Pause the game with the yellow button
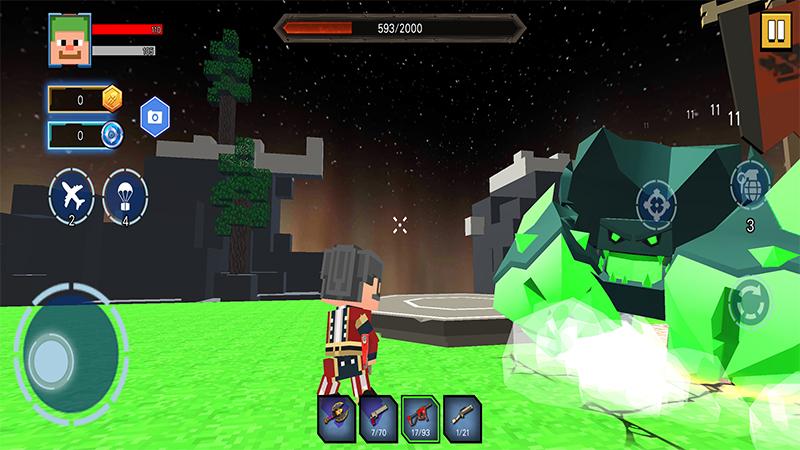 point(774,28)
